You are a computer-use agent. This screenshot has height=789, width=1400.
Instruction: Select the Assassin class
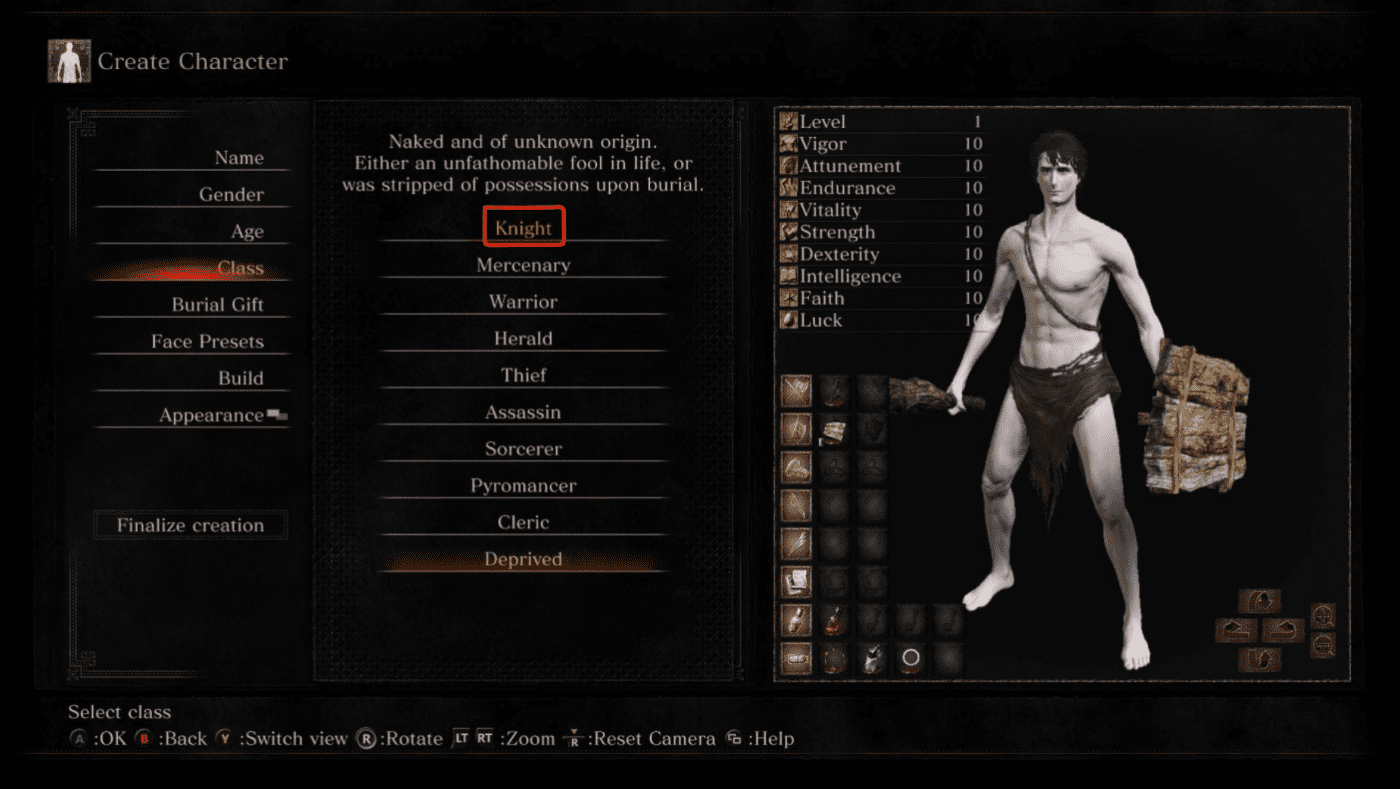tap(523, 413)
